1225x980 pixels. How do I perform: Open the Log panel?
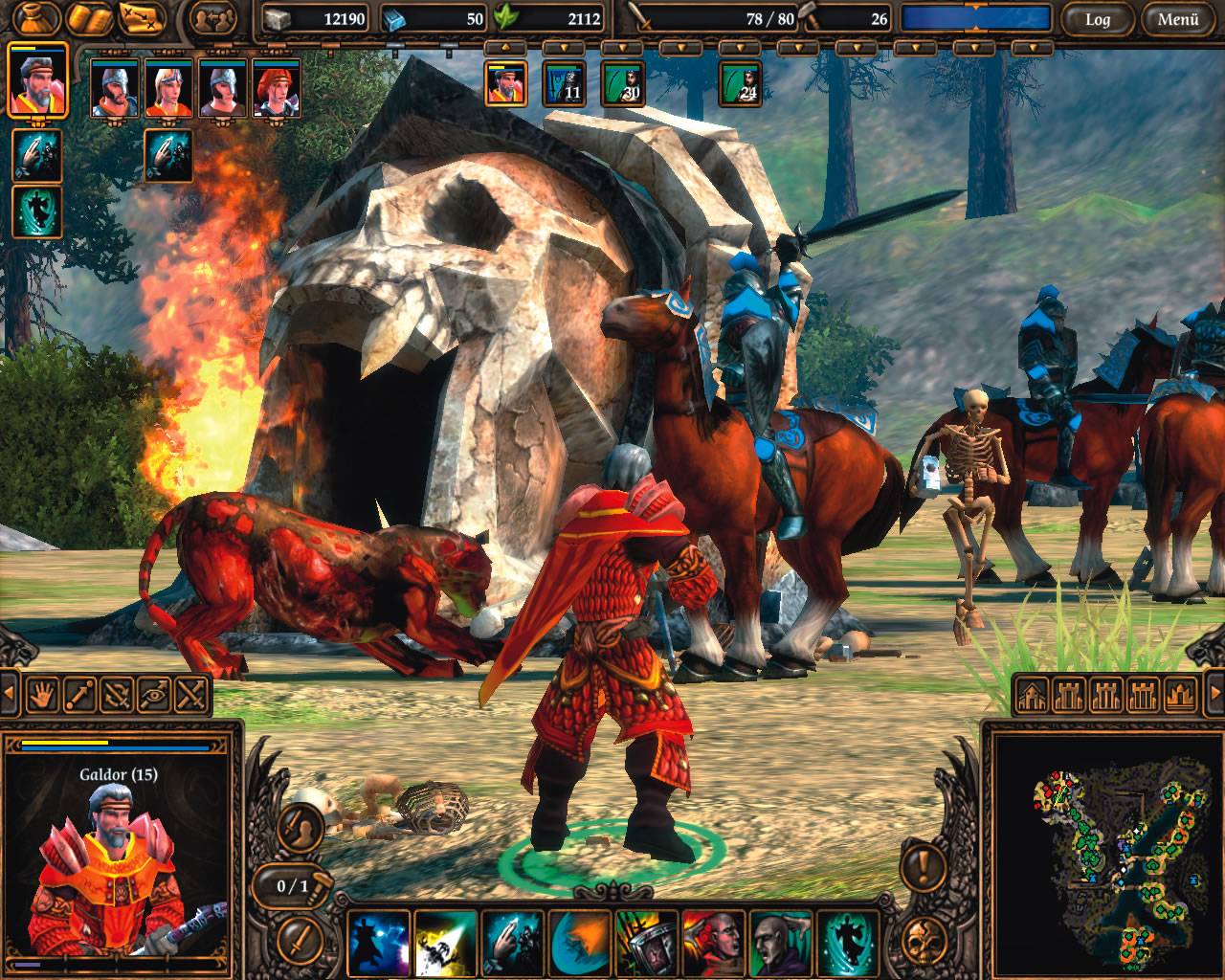[1097, 17]
